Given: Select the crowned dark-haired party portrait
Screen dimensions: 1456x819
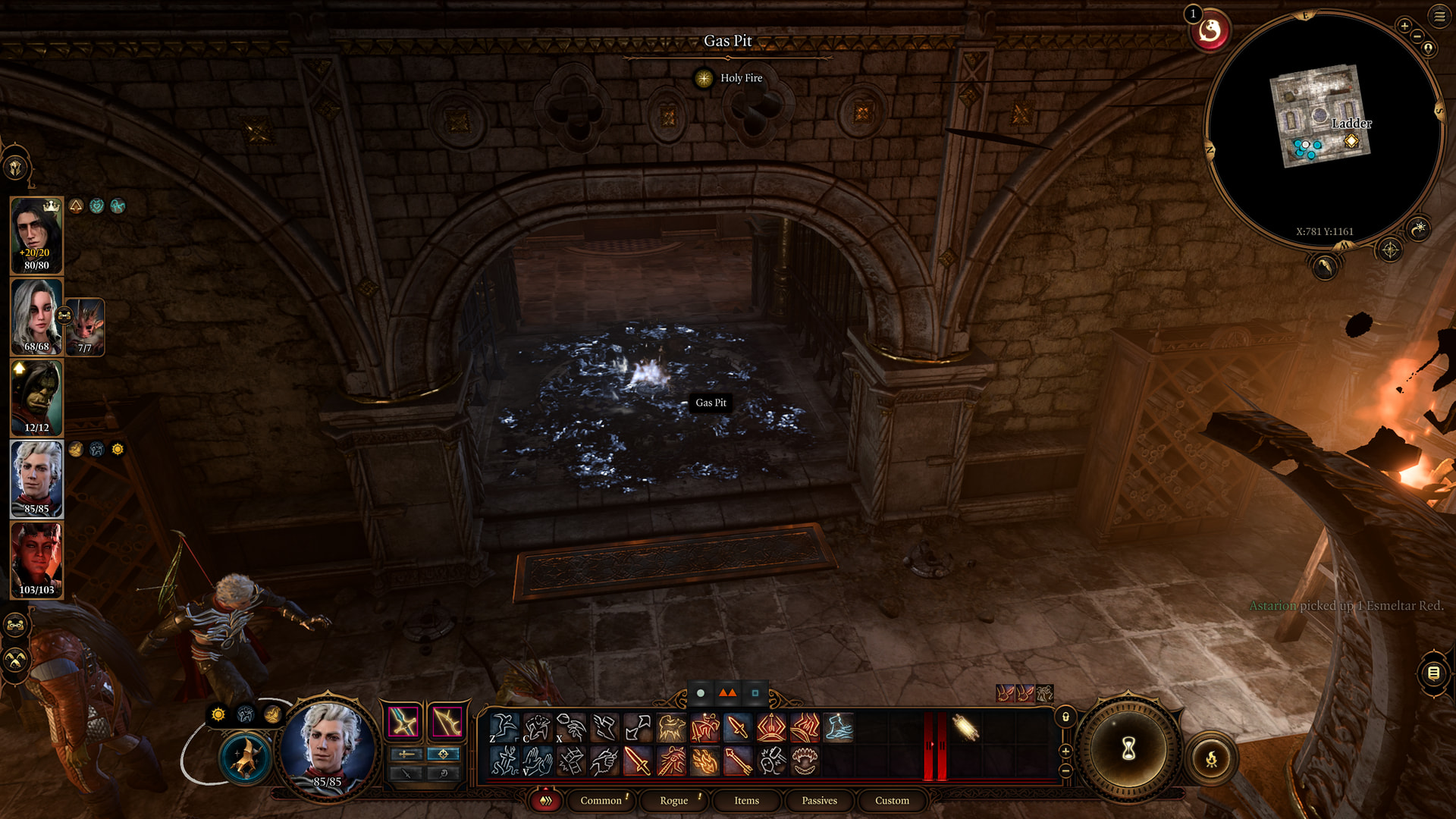Looking at the screenshot, I should 36,235.
